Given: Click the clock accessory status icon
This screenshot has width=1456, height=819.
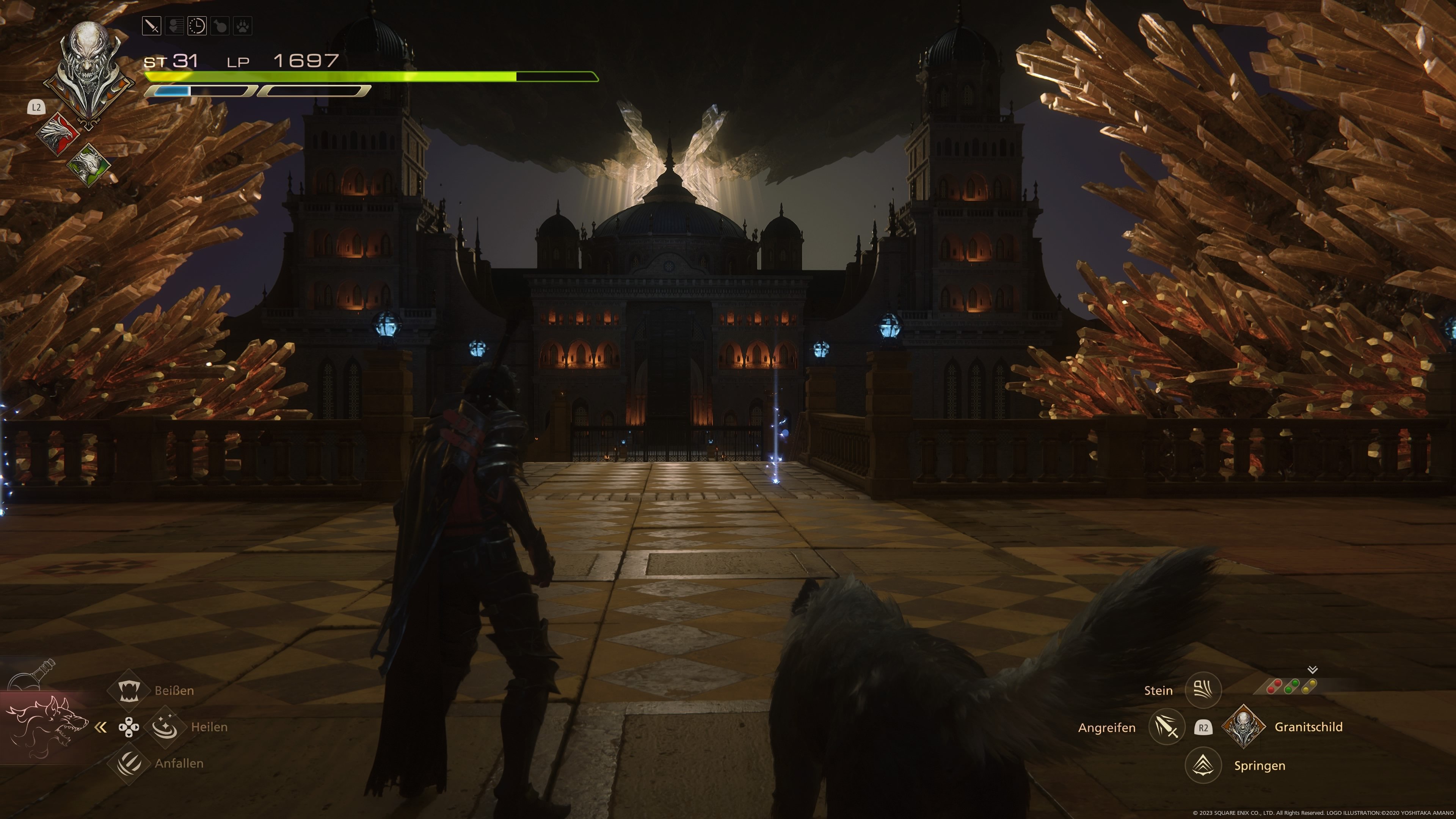Looking at the screenshot, I should [x=197, y=26].
